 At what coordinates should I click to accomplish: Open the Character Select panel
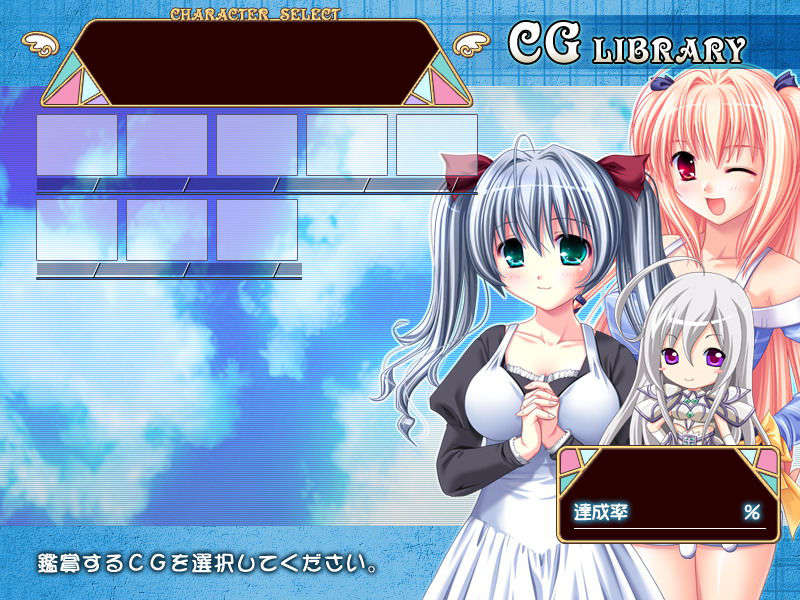[255, 62]
